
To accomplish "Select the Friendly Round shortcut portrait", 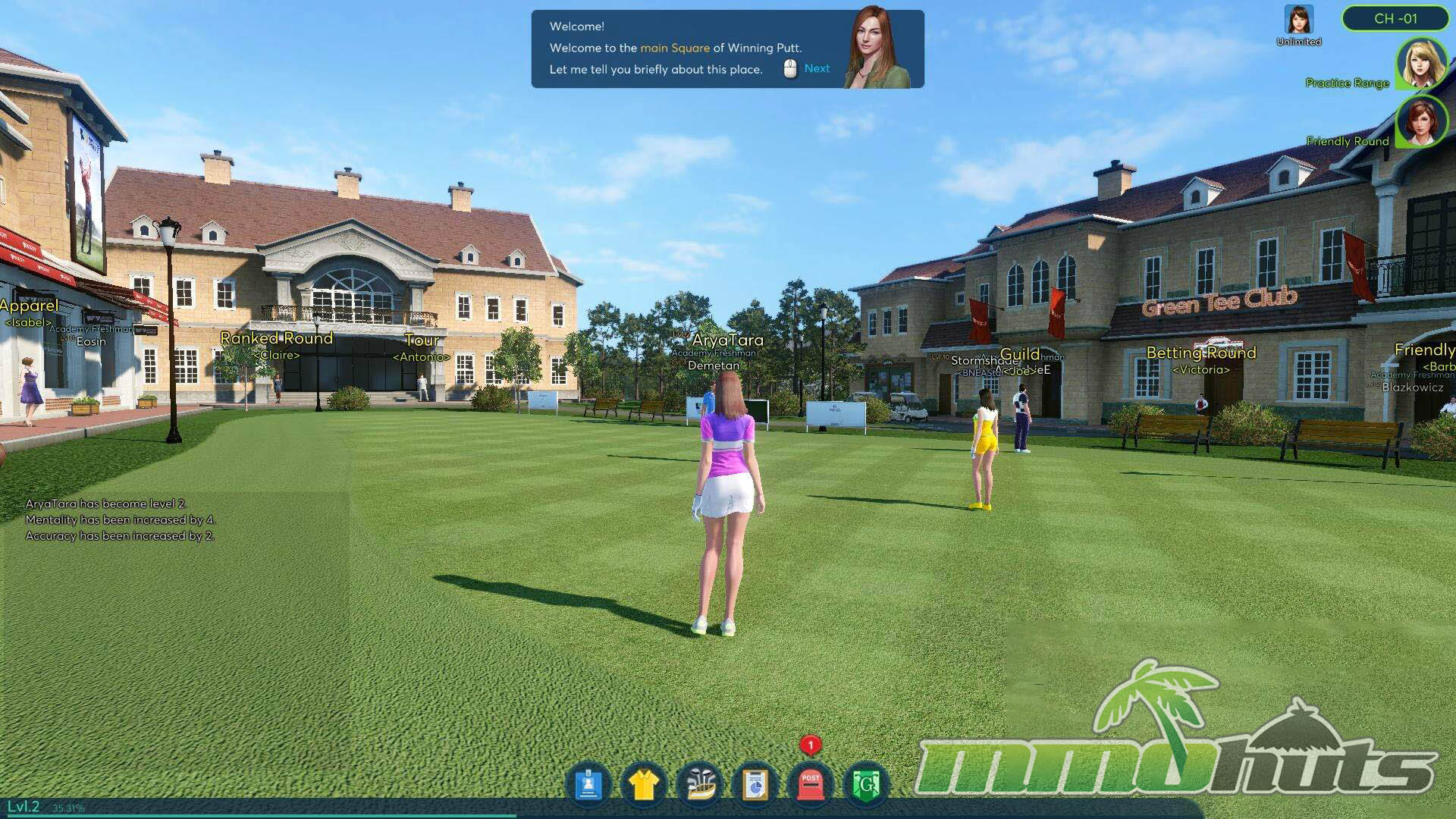I will 1420,121.
